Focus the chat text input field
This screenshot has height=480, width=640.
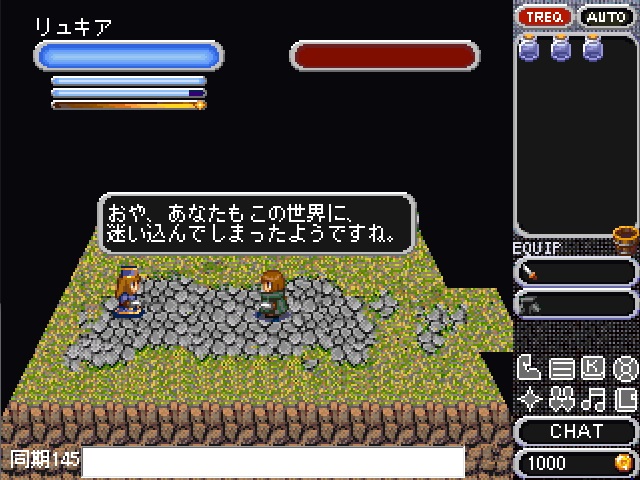[x=273, y=462]
